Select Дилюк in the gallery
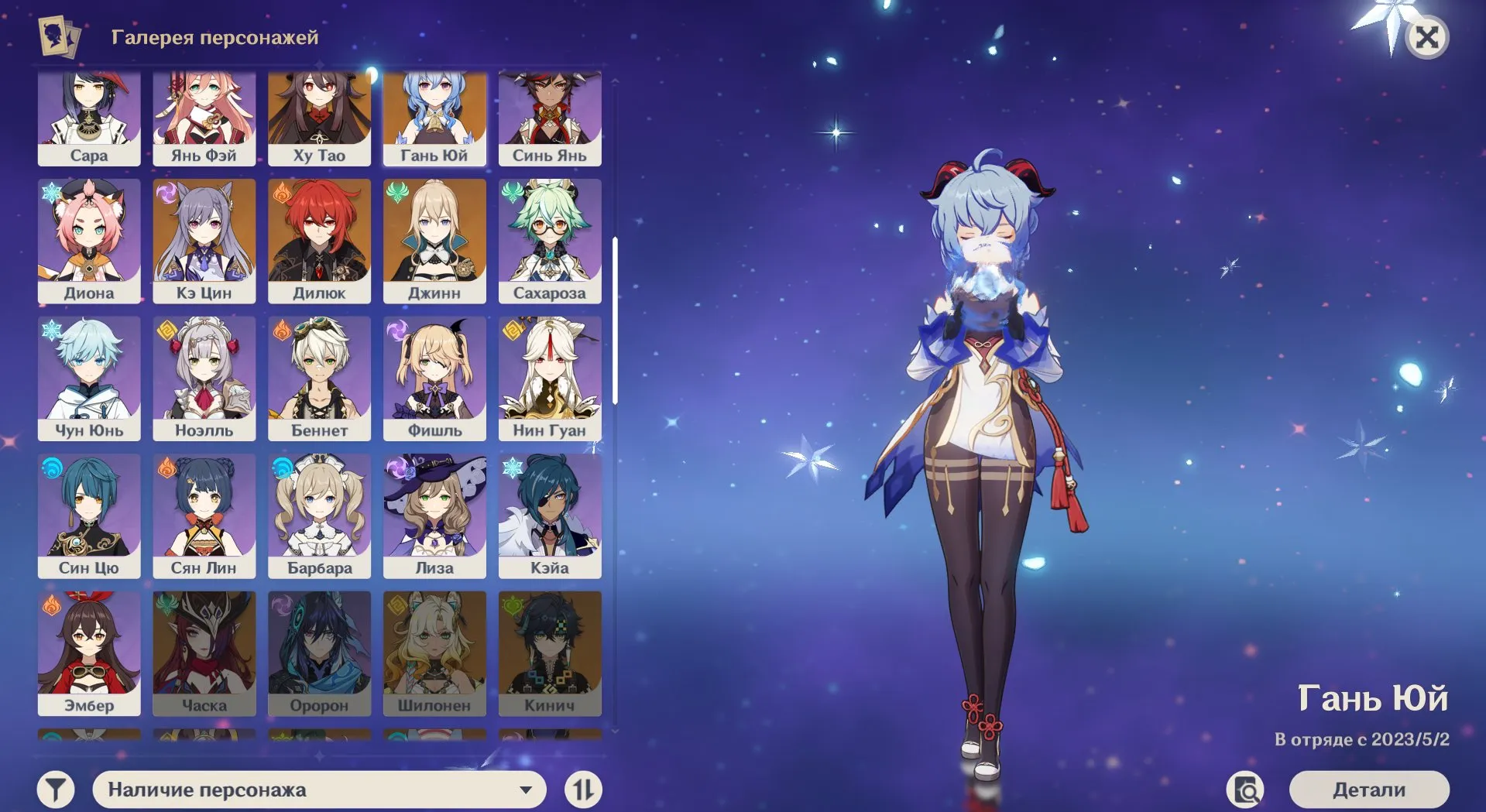 (x=319, y=241)
